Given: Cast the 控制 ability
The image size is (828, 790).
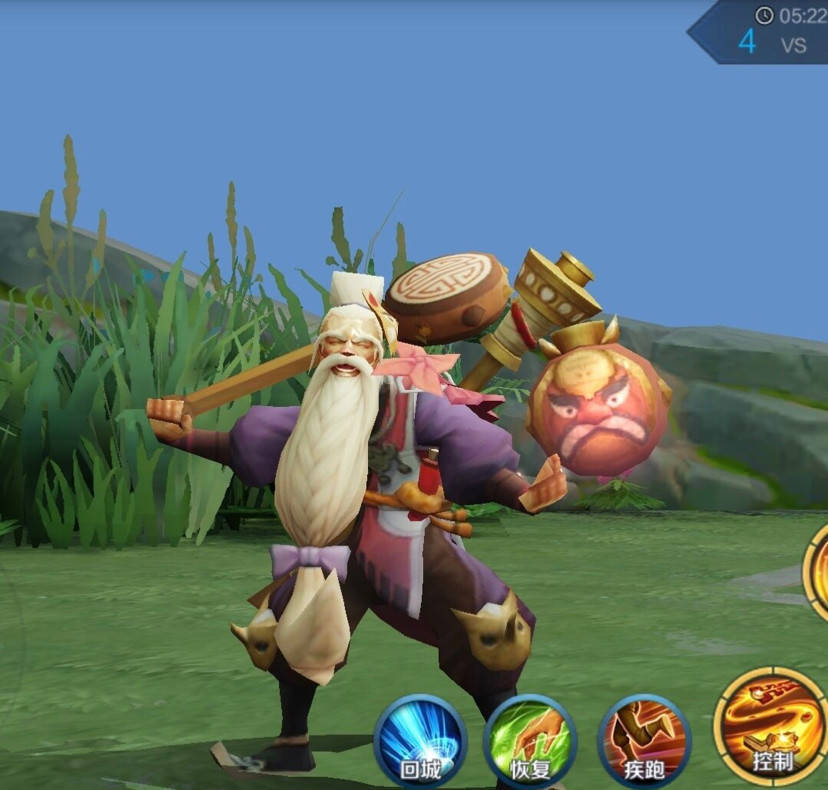Looking at the screenshot, I should [x=771, y=727].
